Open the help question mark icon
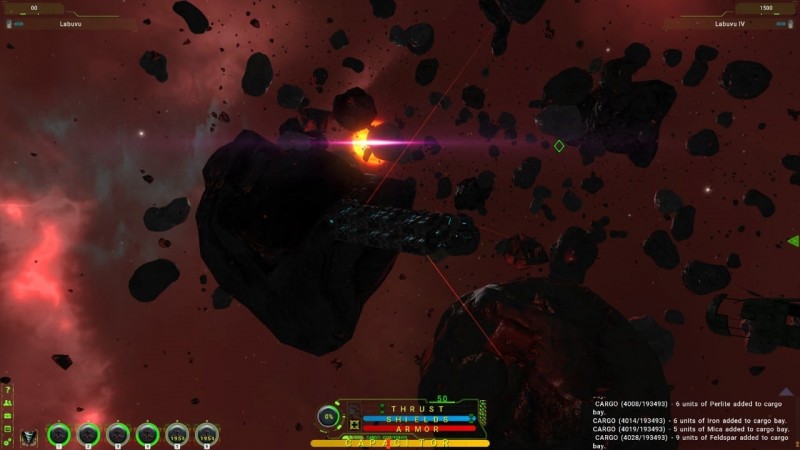Screen dimensions: 800x450 [x=7, y=390]
